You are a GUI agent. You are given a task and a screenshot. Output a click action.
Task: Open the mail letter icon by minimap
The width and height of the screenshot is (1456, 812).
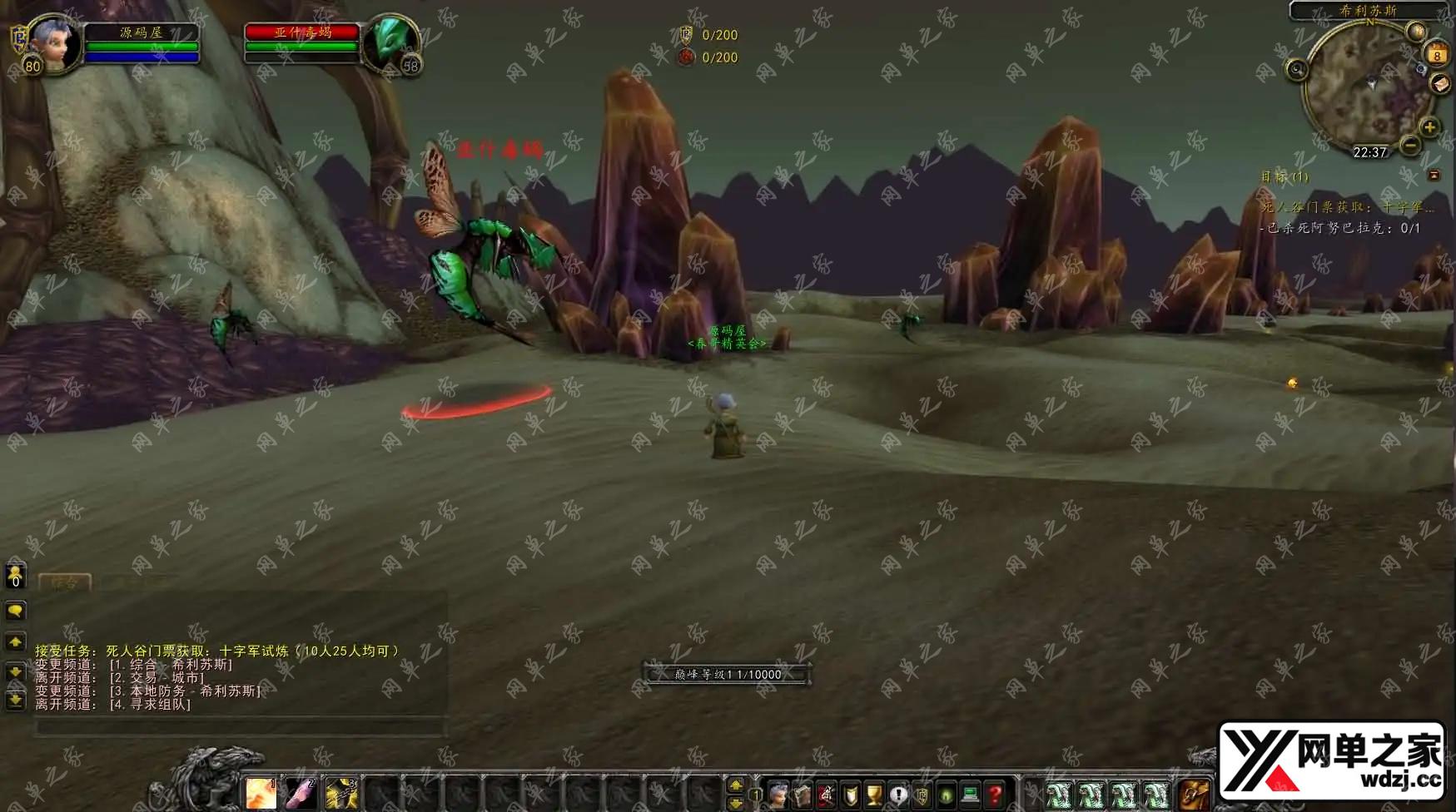[1441, 83]
